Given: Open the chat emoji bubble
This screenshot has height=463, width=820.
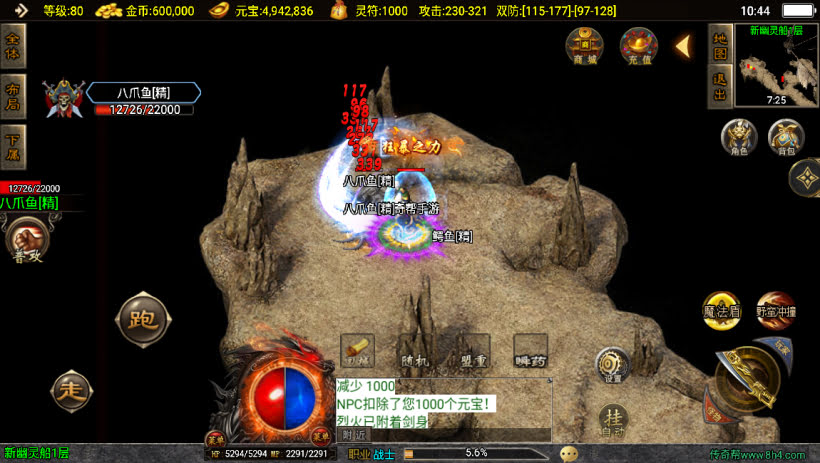Looking at the screenshot, I should (x=569, y=453).
